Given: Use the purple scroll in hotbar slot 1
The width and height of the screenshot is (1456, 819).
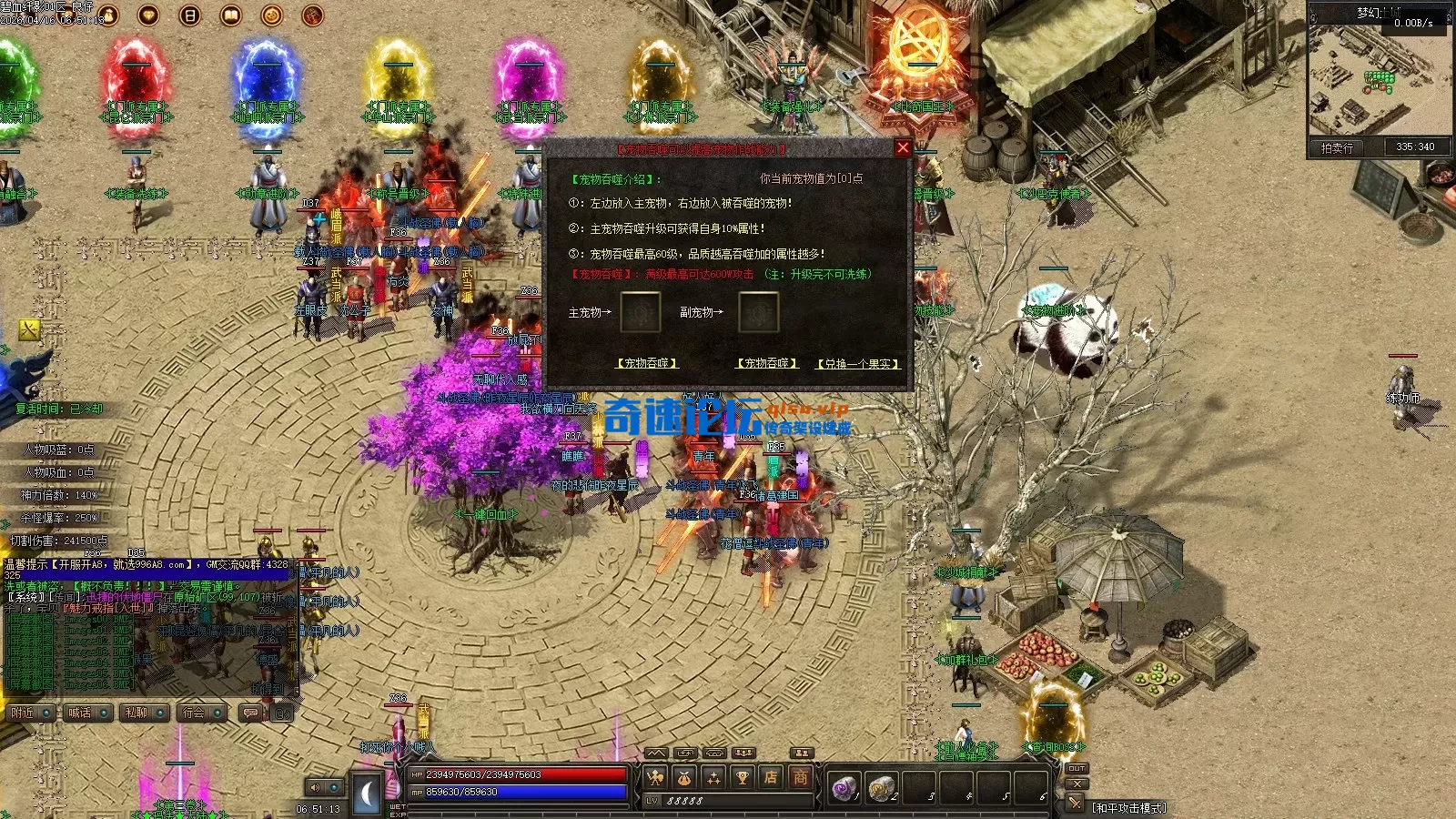Looking at the screenshot, I should pos(844,788).
